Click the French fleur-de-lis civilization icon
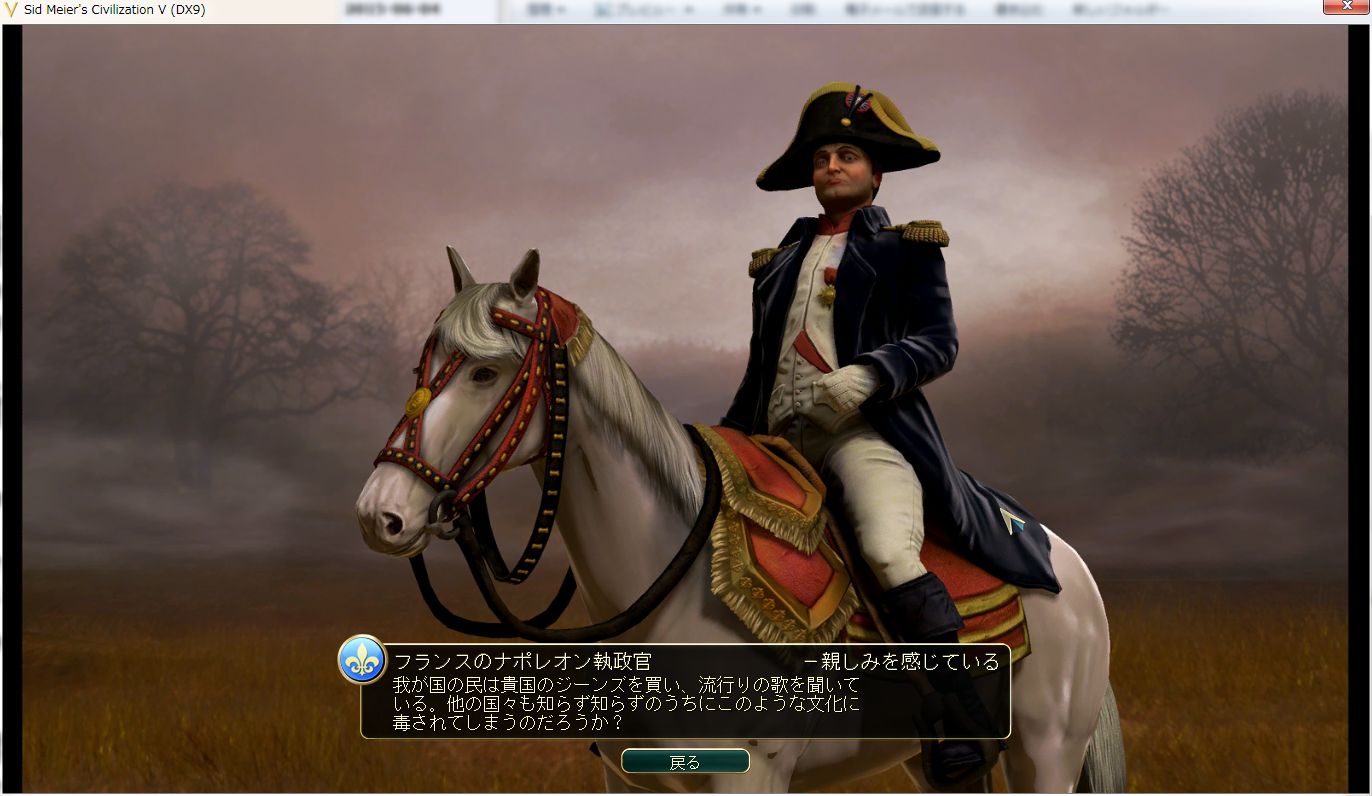Screen dimensions: 1372x796 pos(362,660)
